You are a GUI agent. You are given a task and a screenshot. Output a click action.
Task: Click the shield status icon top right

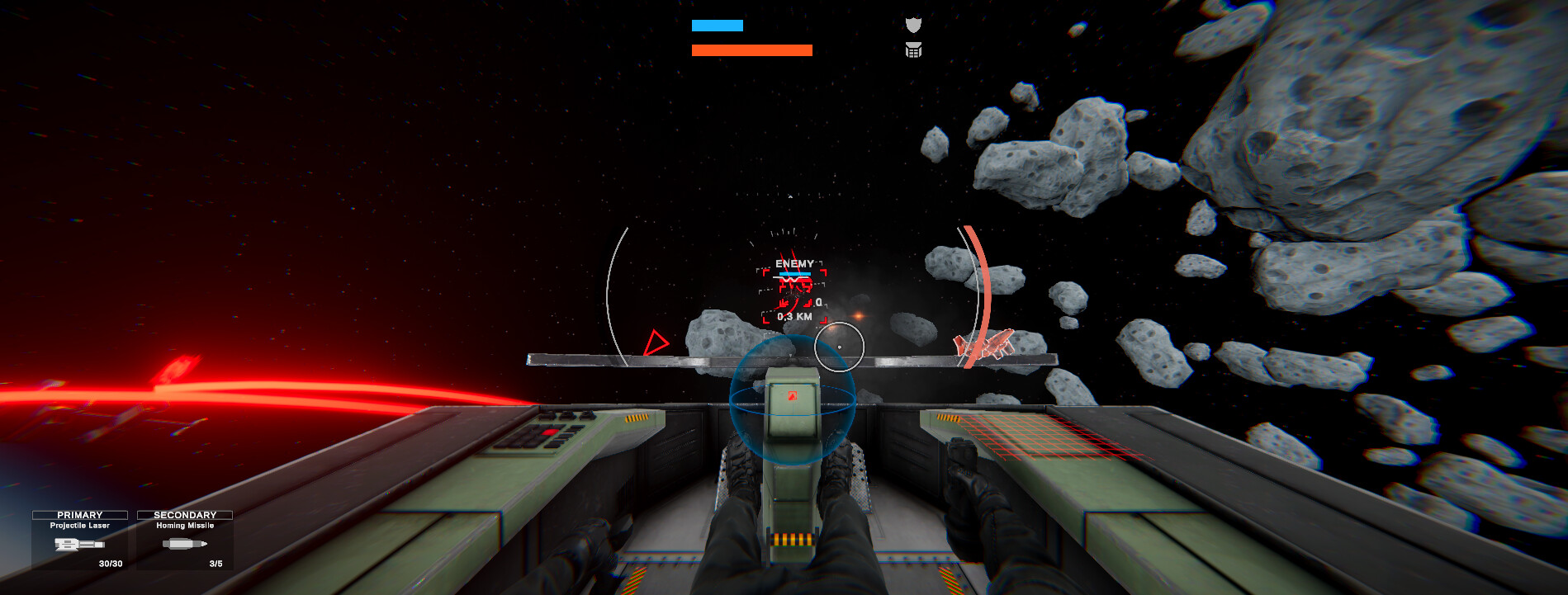(x=913, y=25)
